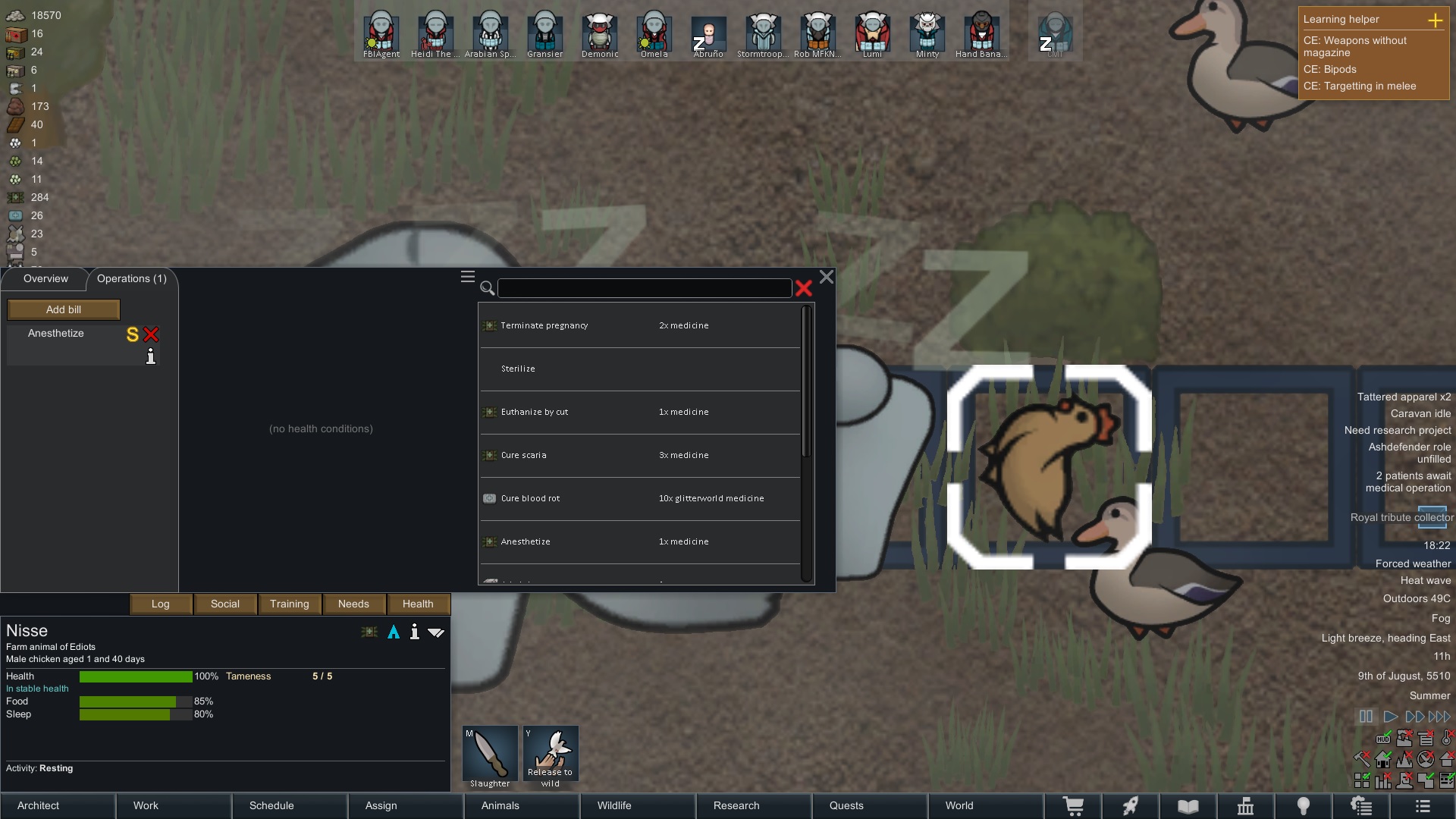This screenshot has width=1456, height=819.
Task: Clear the search with the red X
Action: pyautogui.click(x=804, y=288)
